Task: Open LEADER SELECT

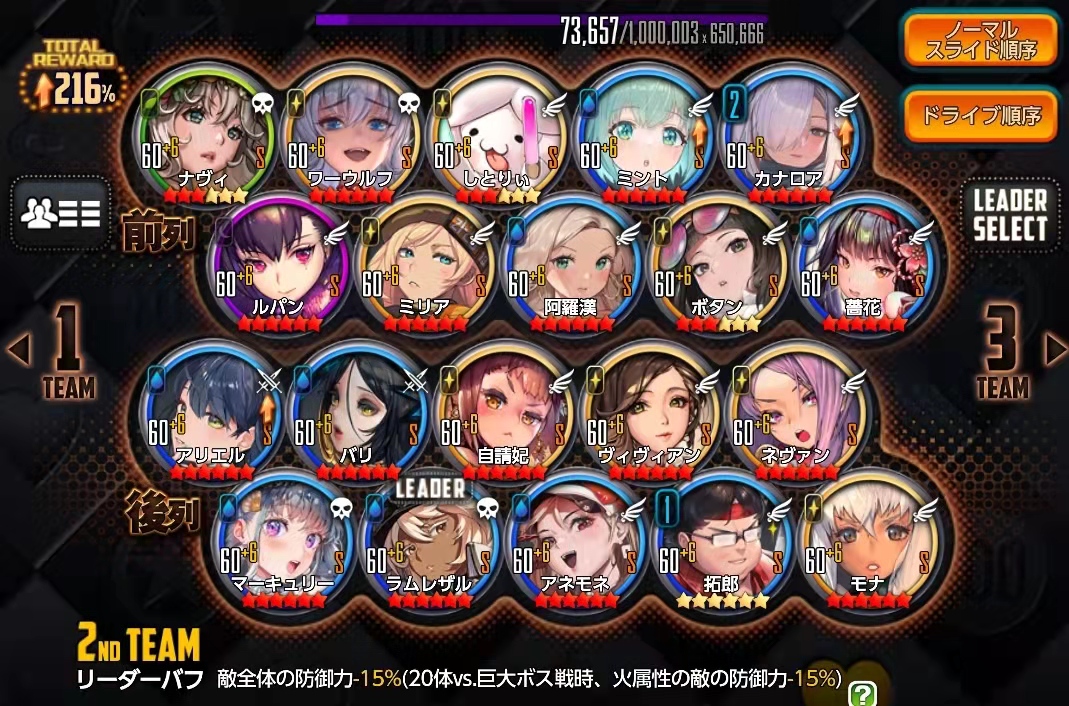Action: tap(1009, 213)
